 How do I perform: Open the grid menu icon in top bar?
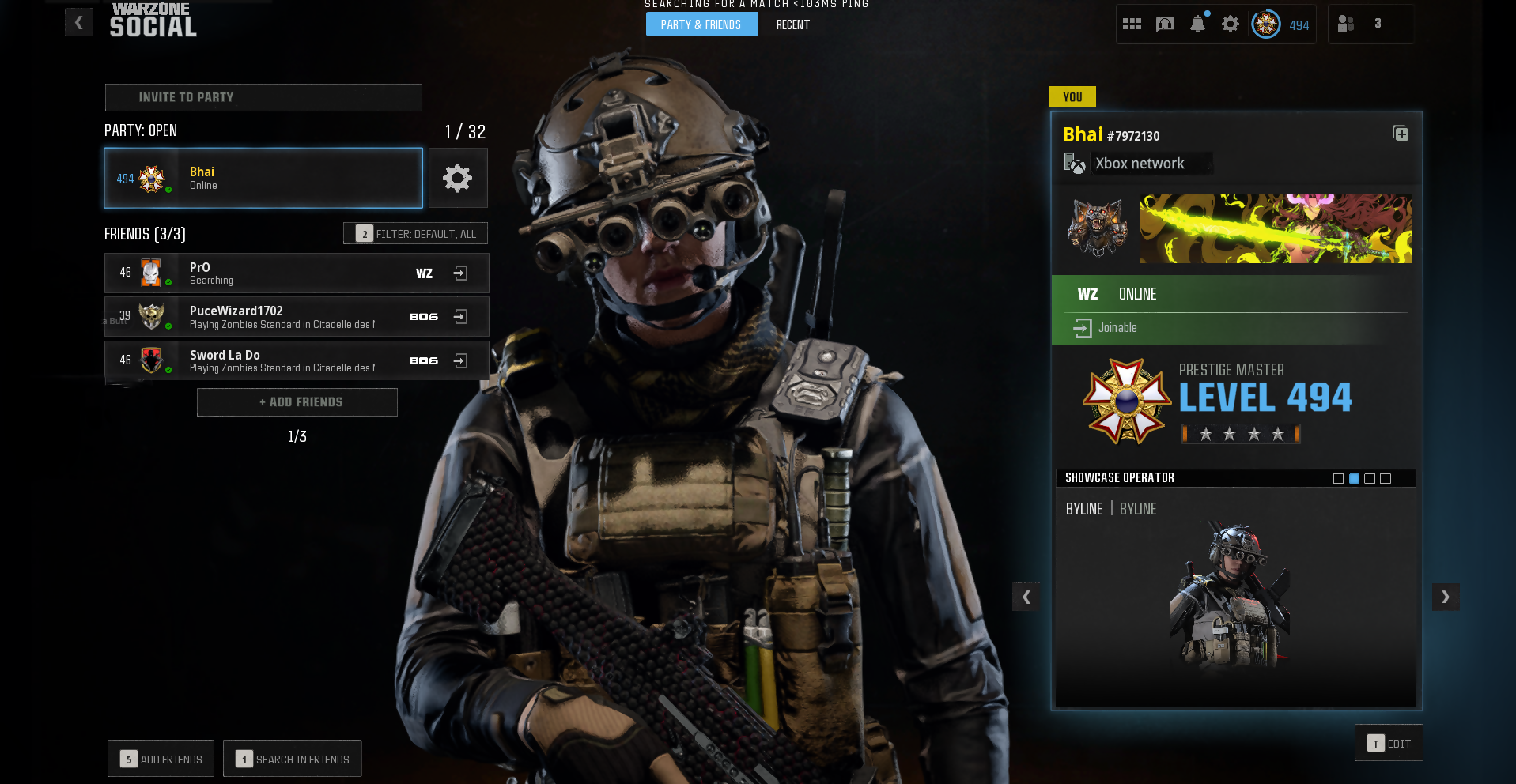[1132, 24]
